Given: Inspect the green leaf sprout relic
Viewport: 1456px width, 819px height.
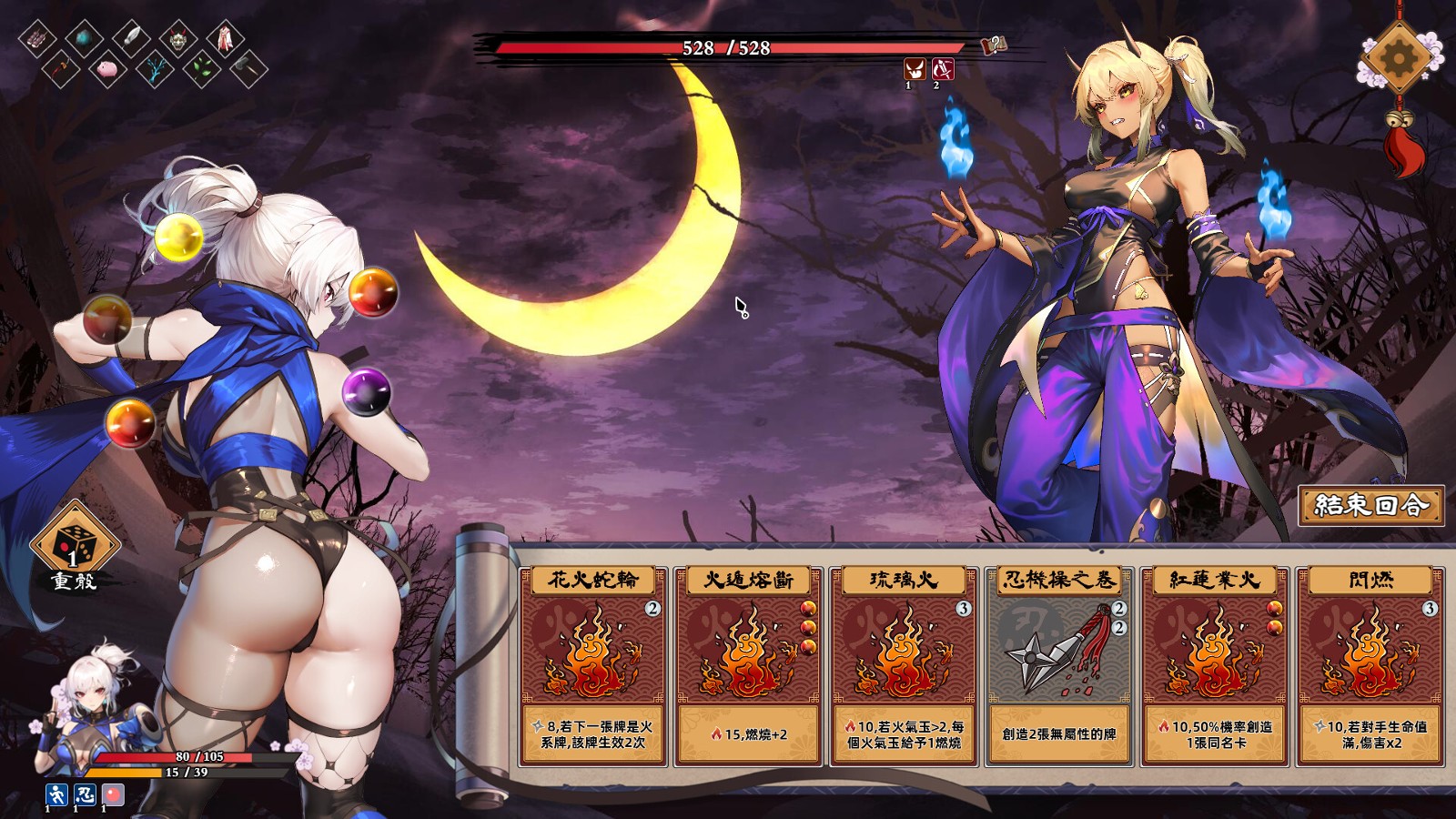Looking at the screenshot, I should [201, 68].
